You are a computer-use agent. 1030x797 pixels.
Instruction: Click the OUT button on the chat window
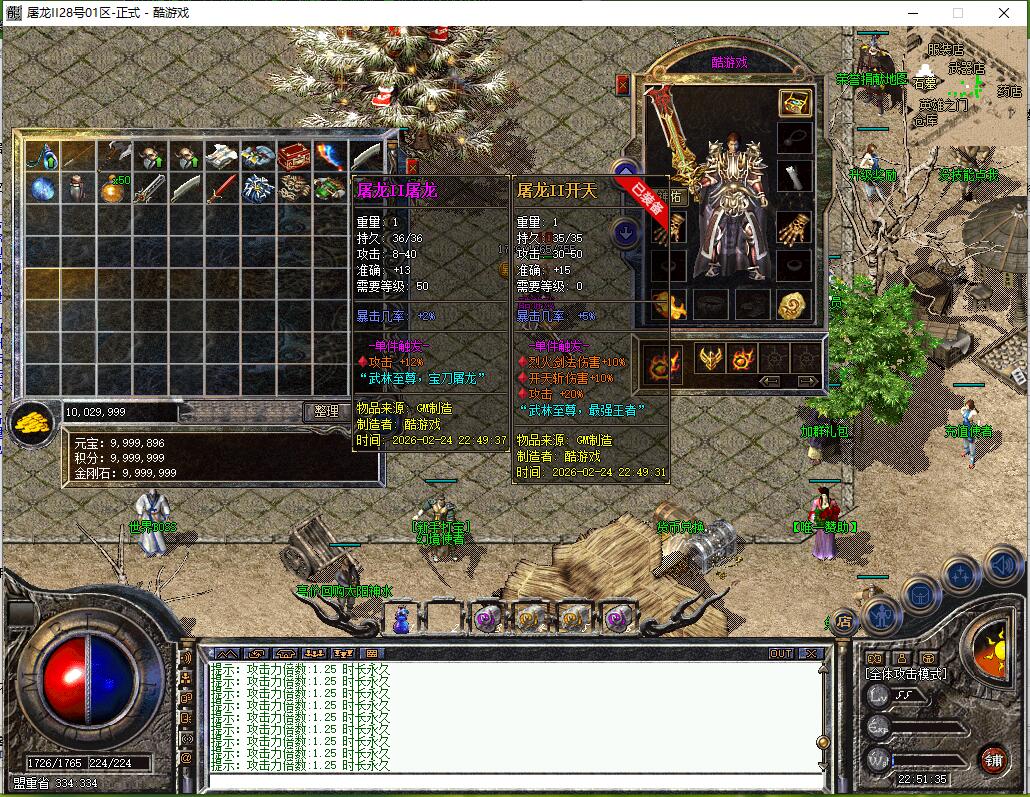point(781,654)
